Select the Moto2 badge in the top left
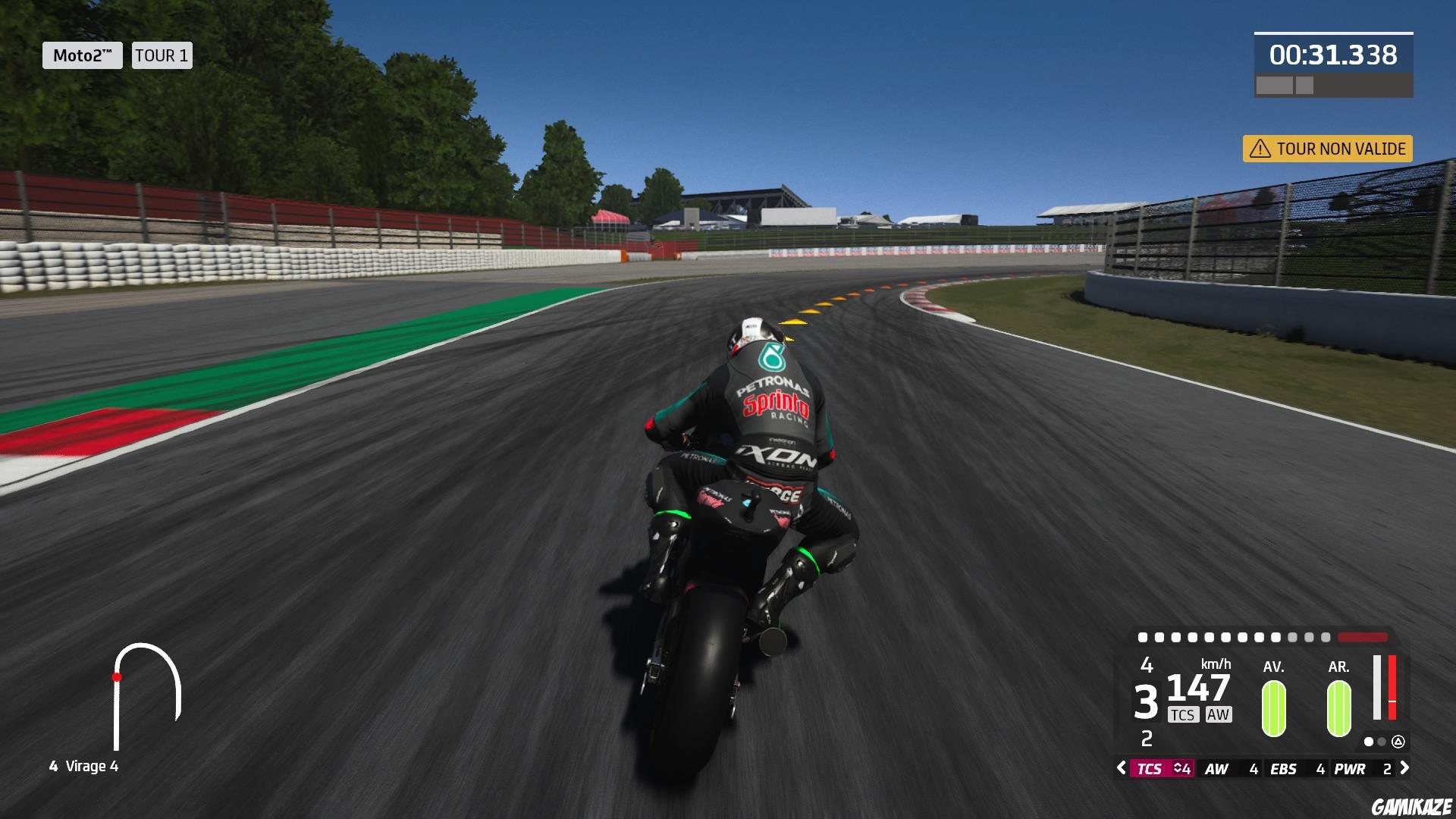1456x819 pixels. coord(82,55)
